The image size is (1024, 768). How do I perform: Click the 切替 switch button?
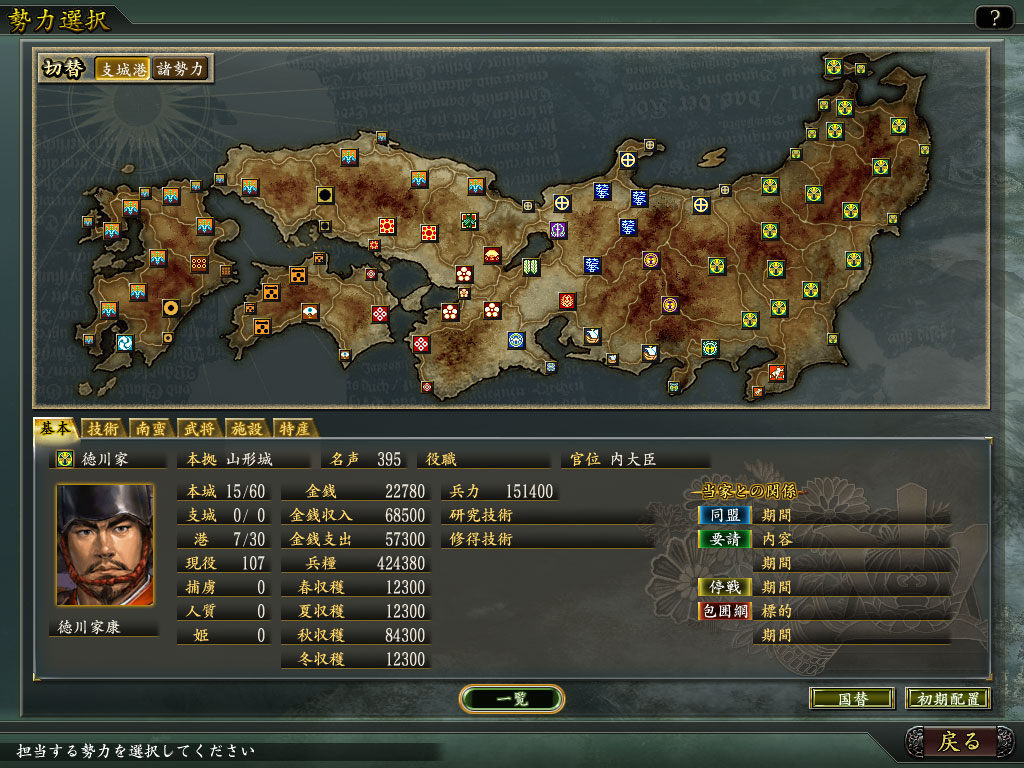(x=63, y=69)
